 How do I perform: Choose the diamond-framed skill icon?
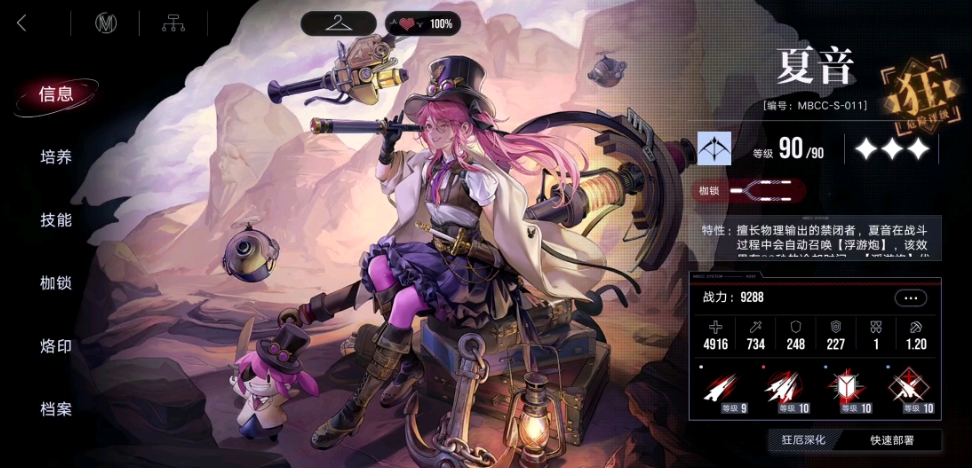pyautogui.click(x=911, y=389)
